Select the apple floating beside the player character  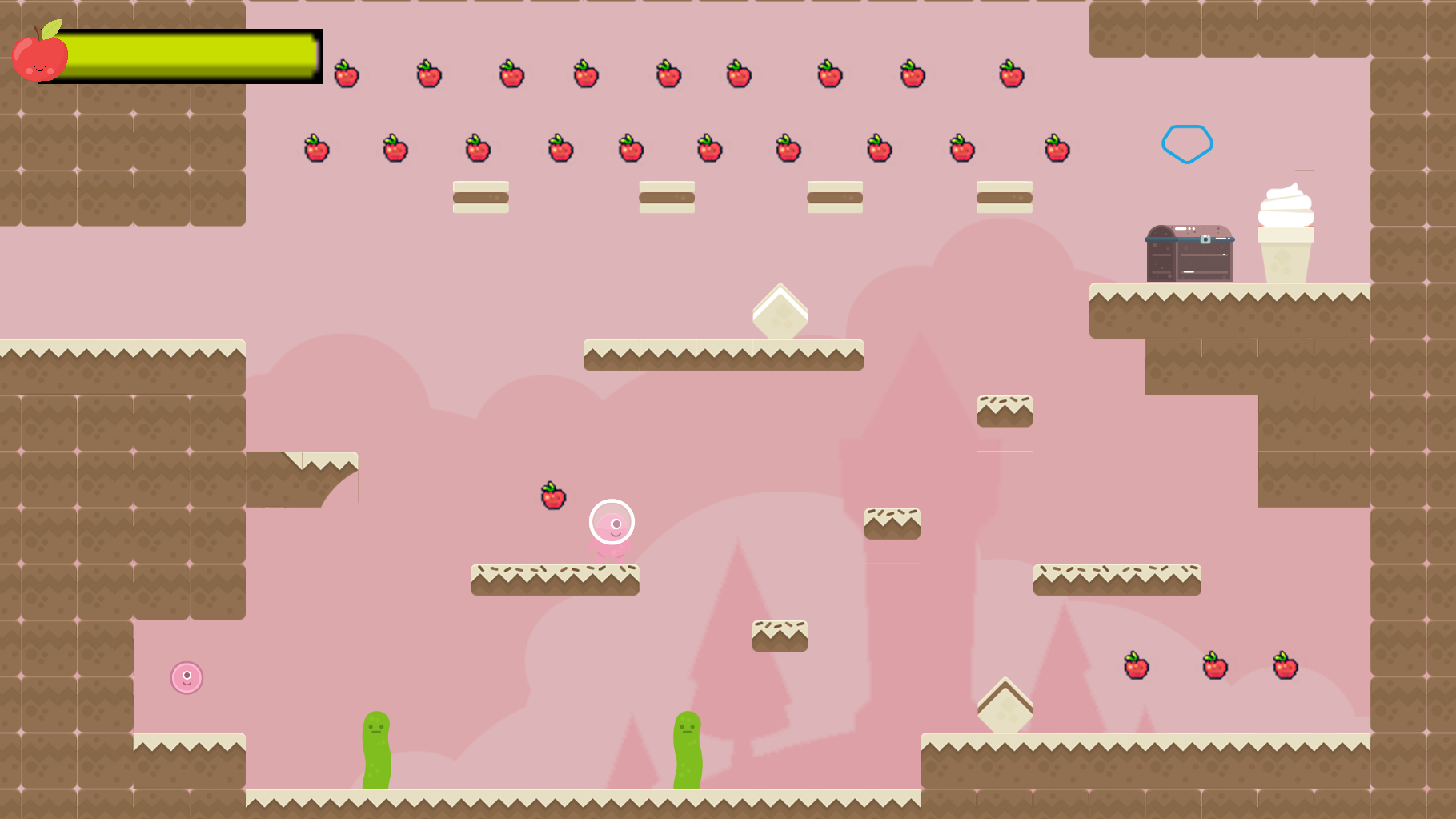coord(551,495)
